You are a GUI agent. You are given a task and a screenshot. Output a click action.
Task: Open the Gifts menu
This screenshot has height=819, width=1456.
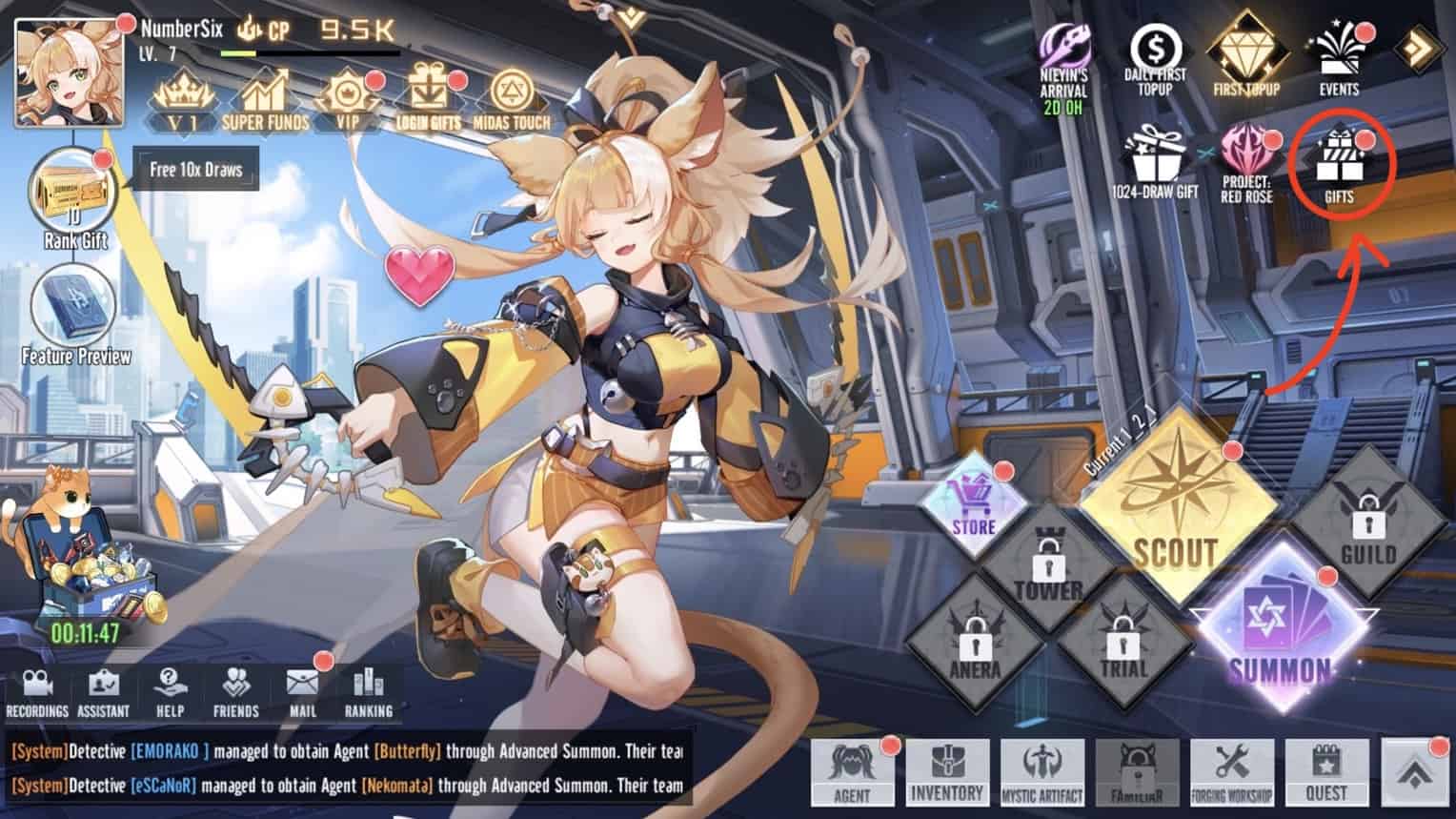coord(1339,164)
